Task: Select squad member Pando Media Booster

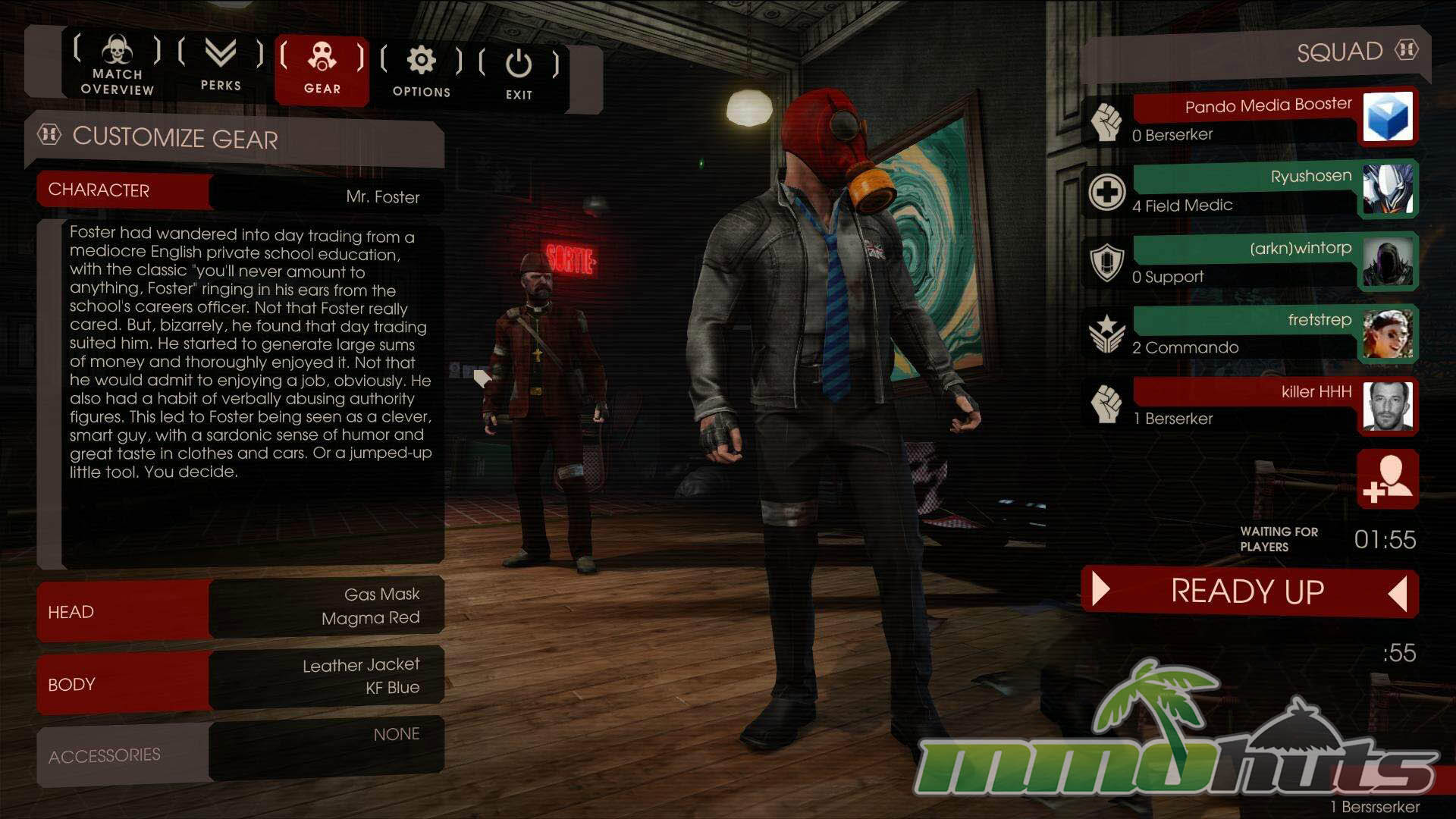Action: coord(1244,118)
